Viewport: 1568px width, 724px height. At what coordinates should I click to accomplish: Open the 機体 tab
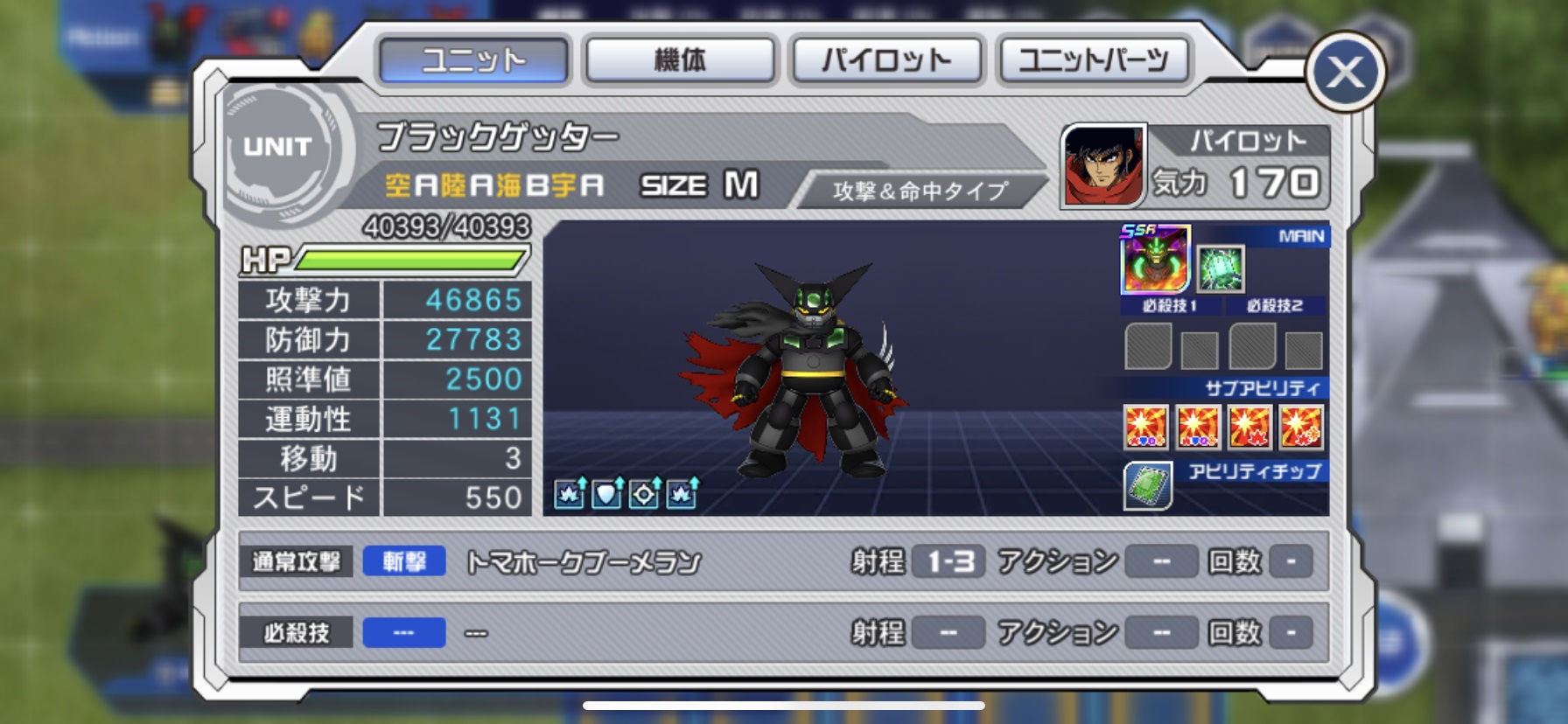(x=680, y=60)
